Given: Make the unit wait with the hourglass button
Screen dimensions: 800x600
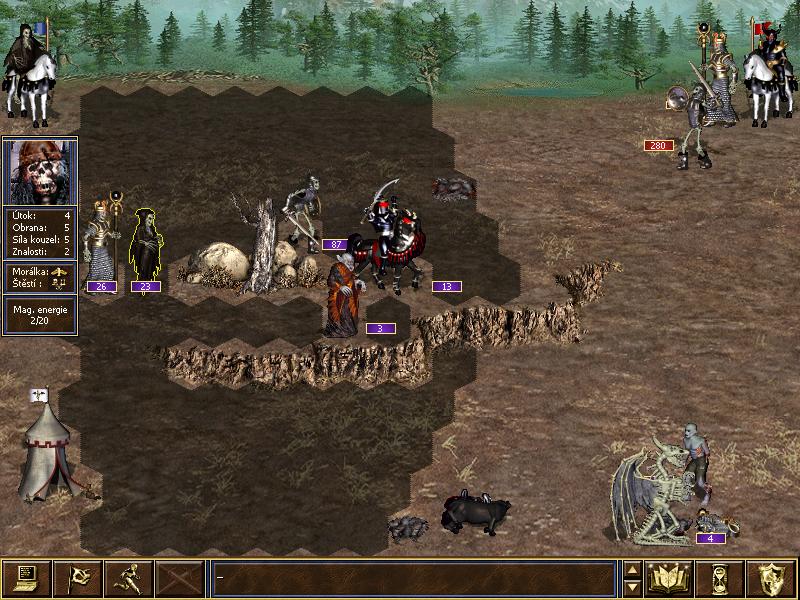Looking at the screenshot, I should [x=721, y=578].
